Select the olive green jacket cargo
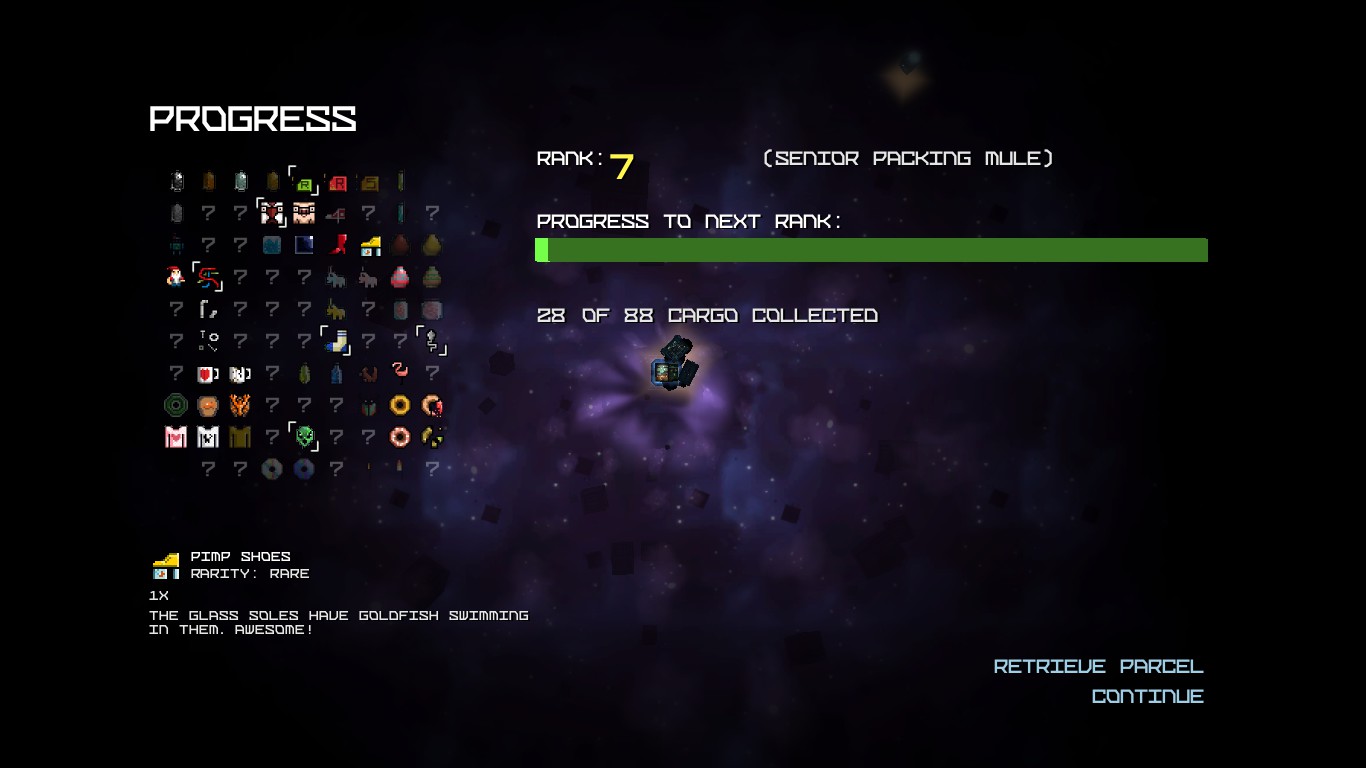Viewport: 1366px width, 768px height. point(240,437)
